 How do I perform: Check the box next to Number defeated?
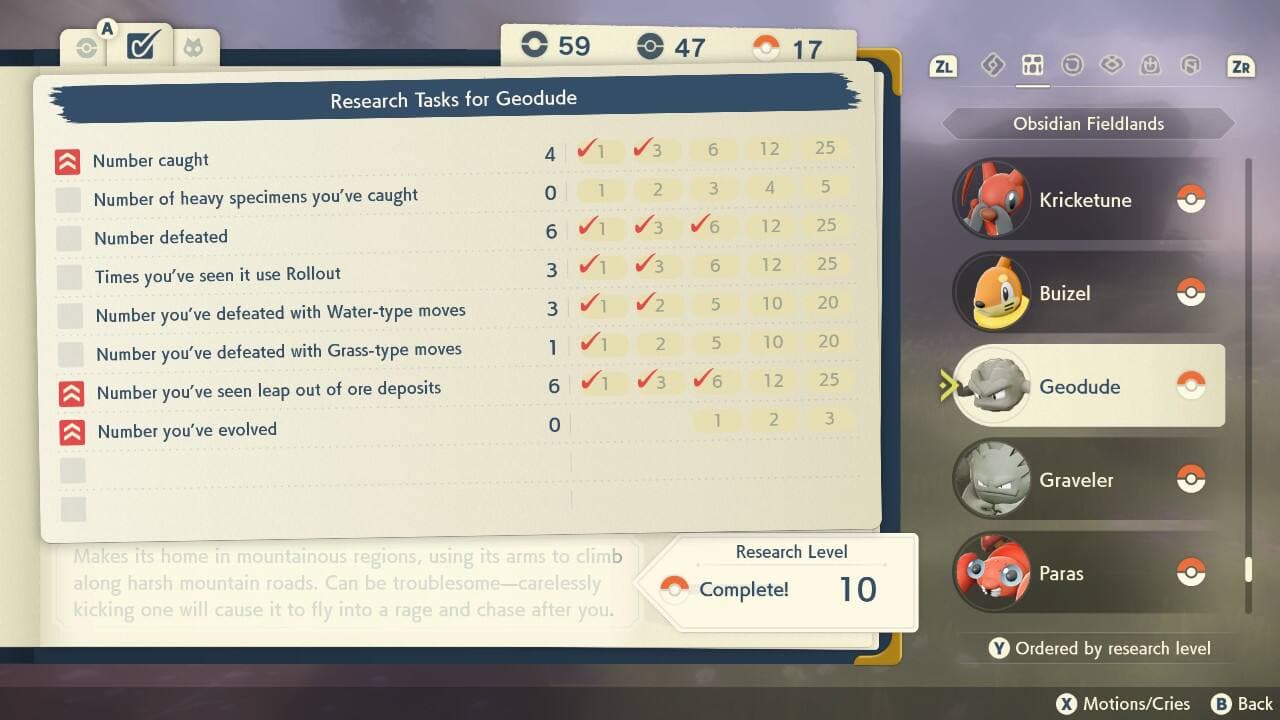click(x=67, y=238)
